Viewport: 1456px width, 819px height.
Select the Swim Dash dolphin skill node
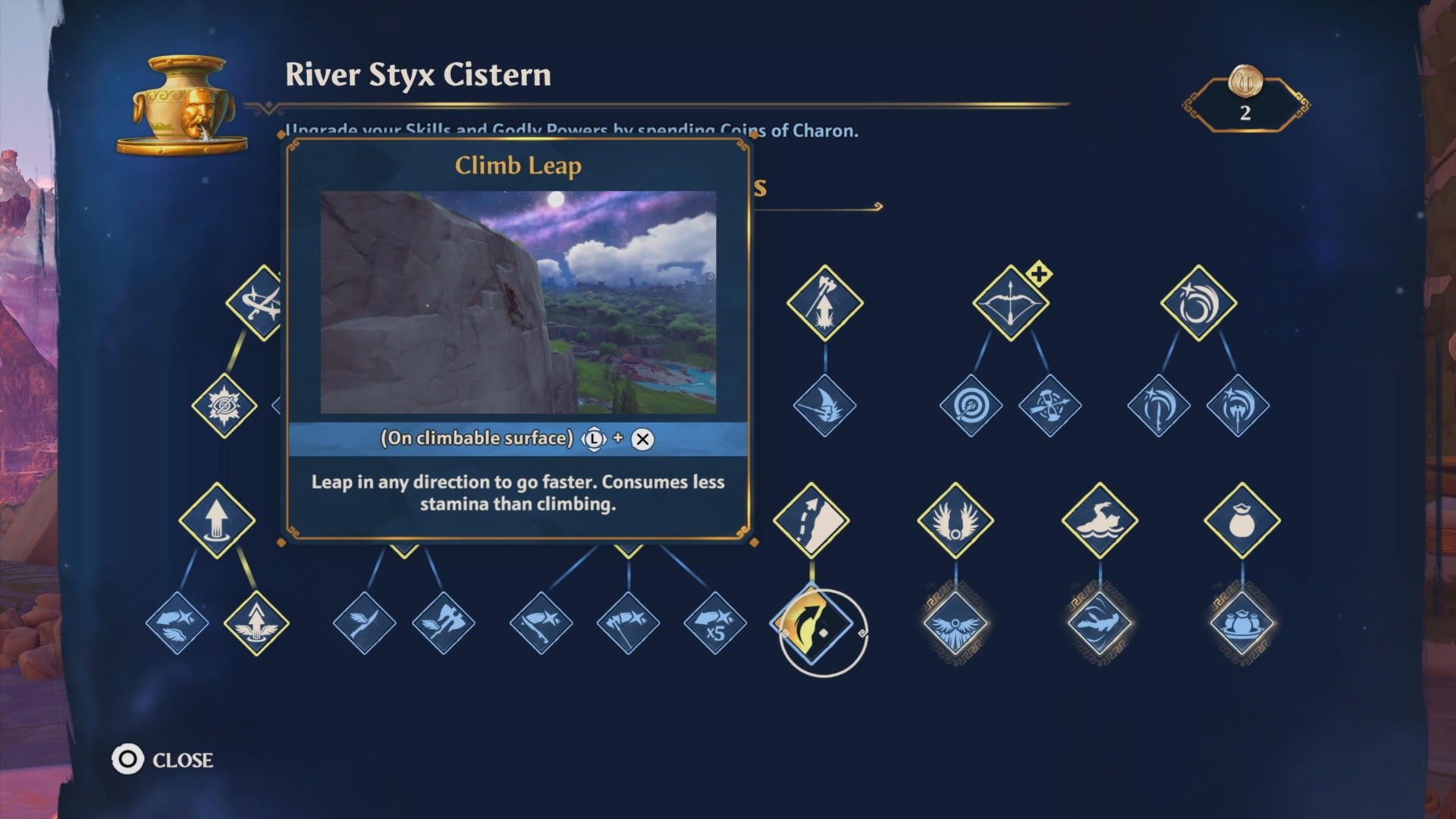1099,521
